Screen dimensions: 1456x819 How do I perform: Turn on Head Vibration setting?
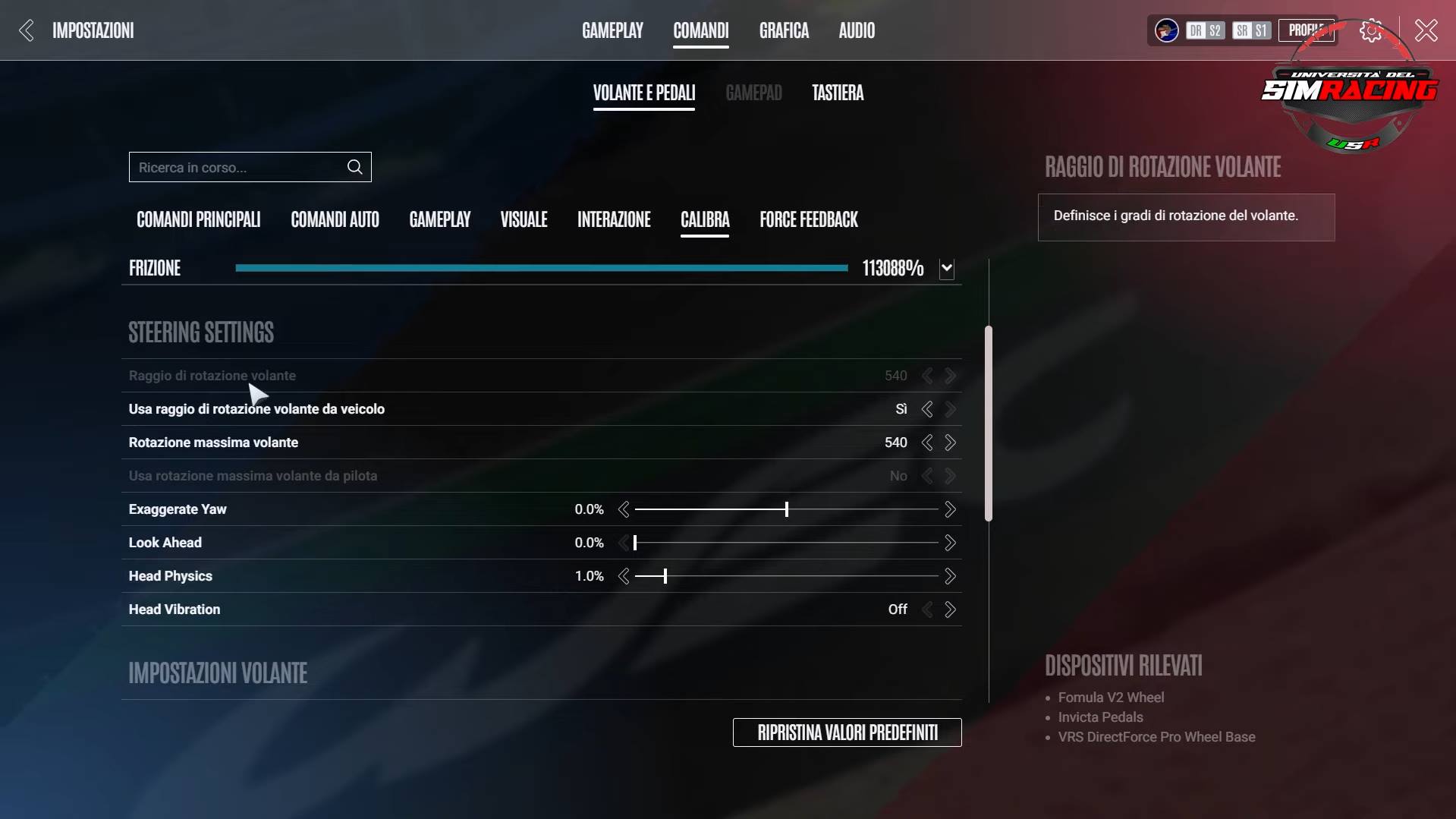pyautogui.click(x=950, y=609)
